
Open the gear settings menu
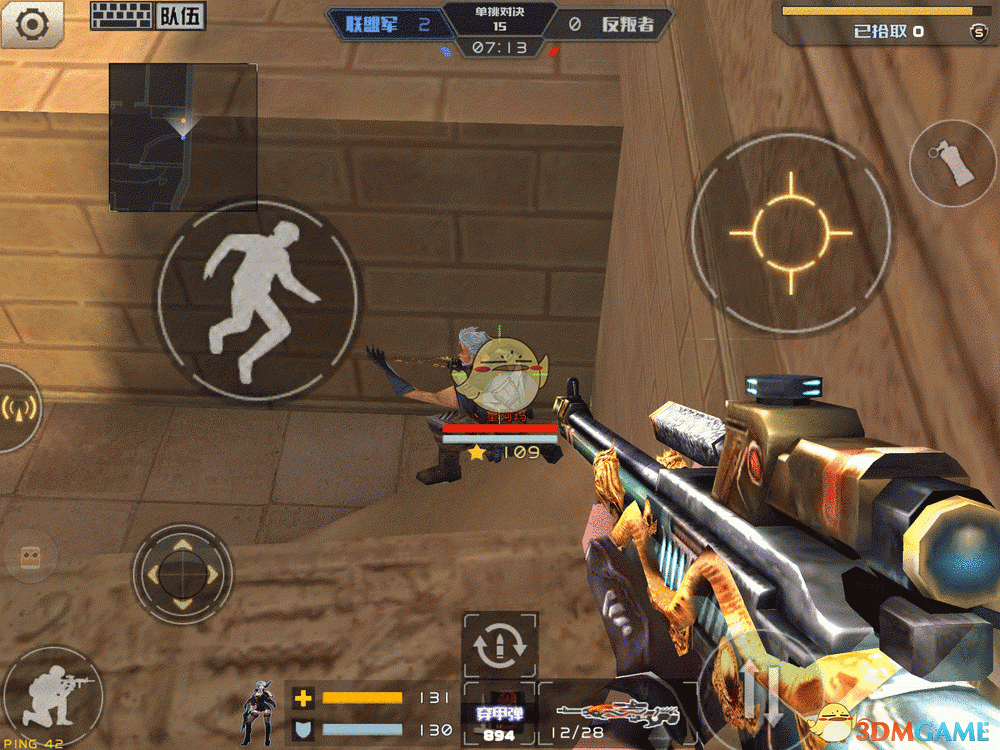click(31, 23)
